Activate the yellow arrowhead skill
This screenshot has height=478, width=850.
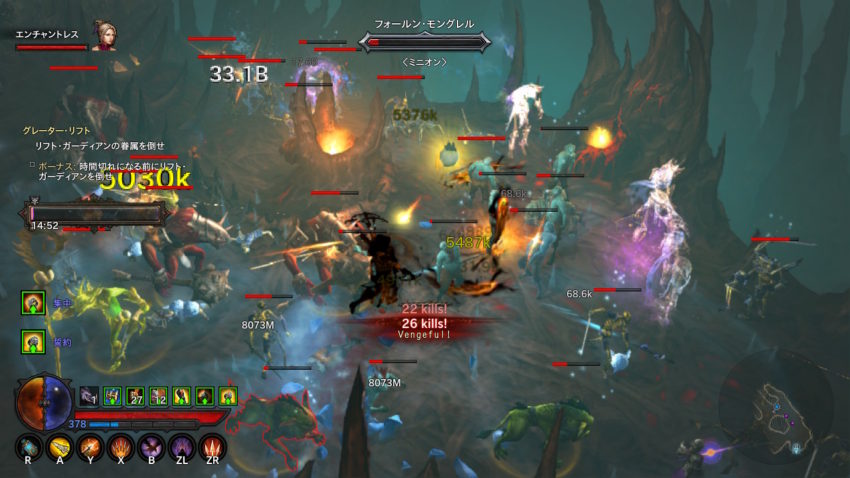coord(60,447)
